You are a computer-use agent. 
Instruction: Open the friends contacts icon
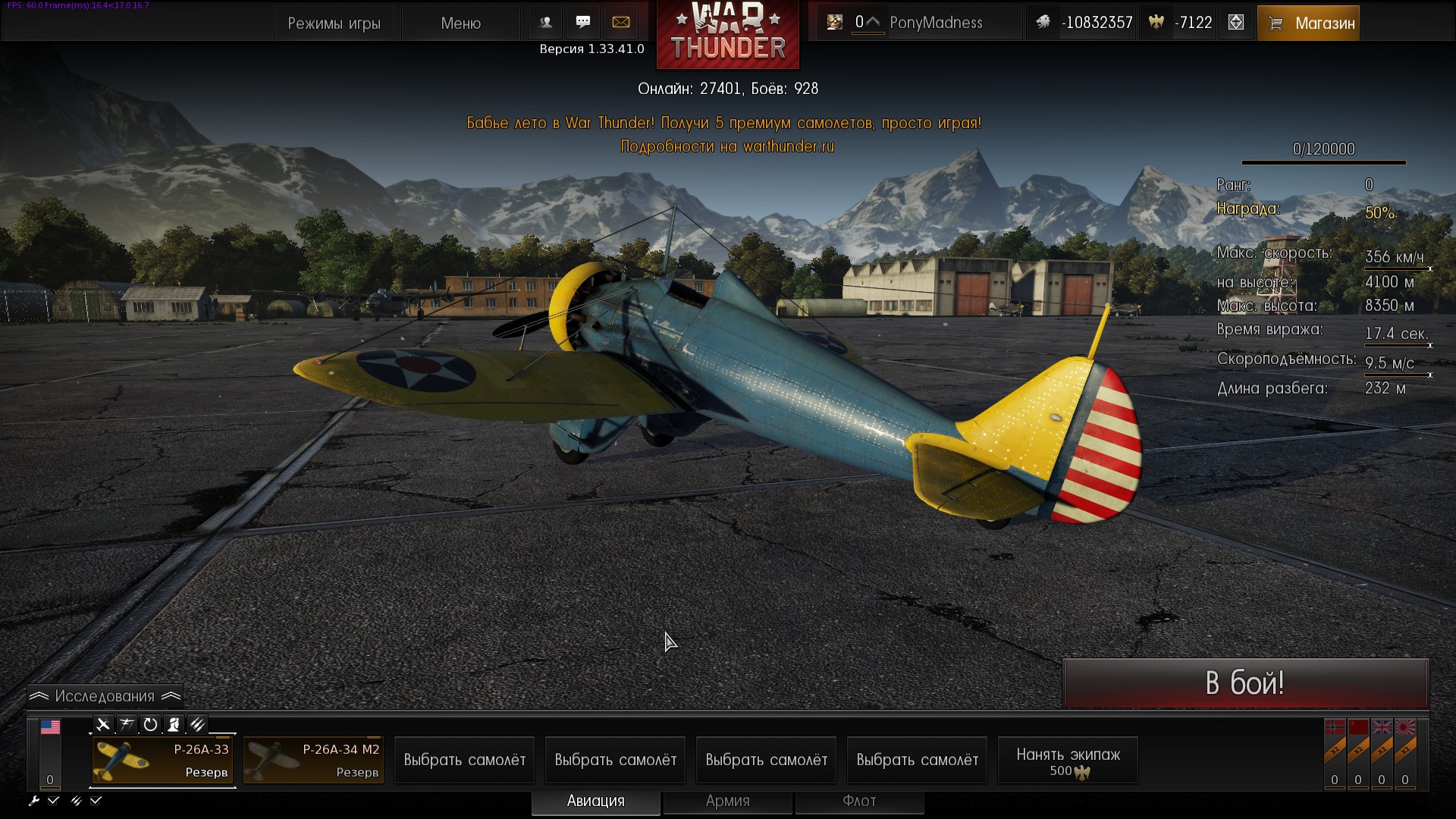(545, 23)
